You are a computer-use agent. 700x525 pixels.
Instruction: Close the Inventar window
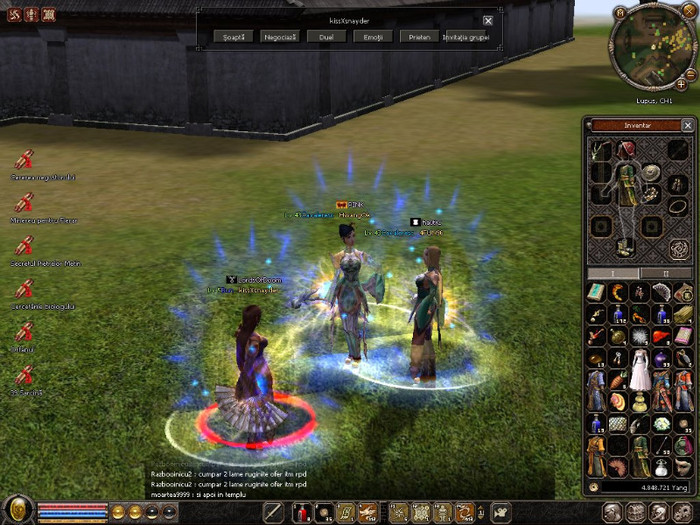tap(687, 125)
